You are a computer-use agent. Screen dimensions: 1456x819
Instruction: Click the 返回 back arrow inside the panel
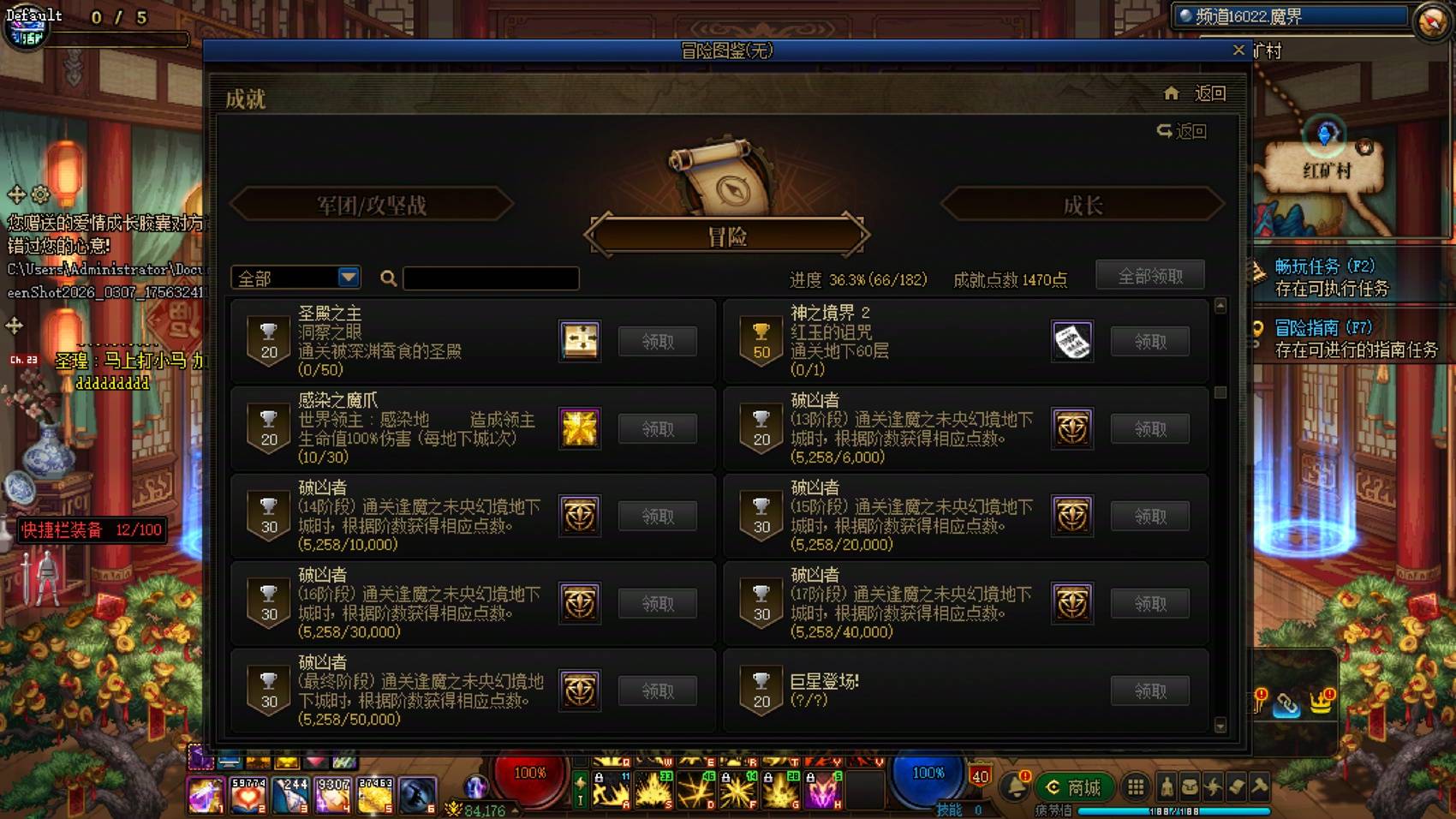click(x=1182, y=131)
